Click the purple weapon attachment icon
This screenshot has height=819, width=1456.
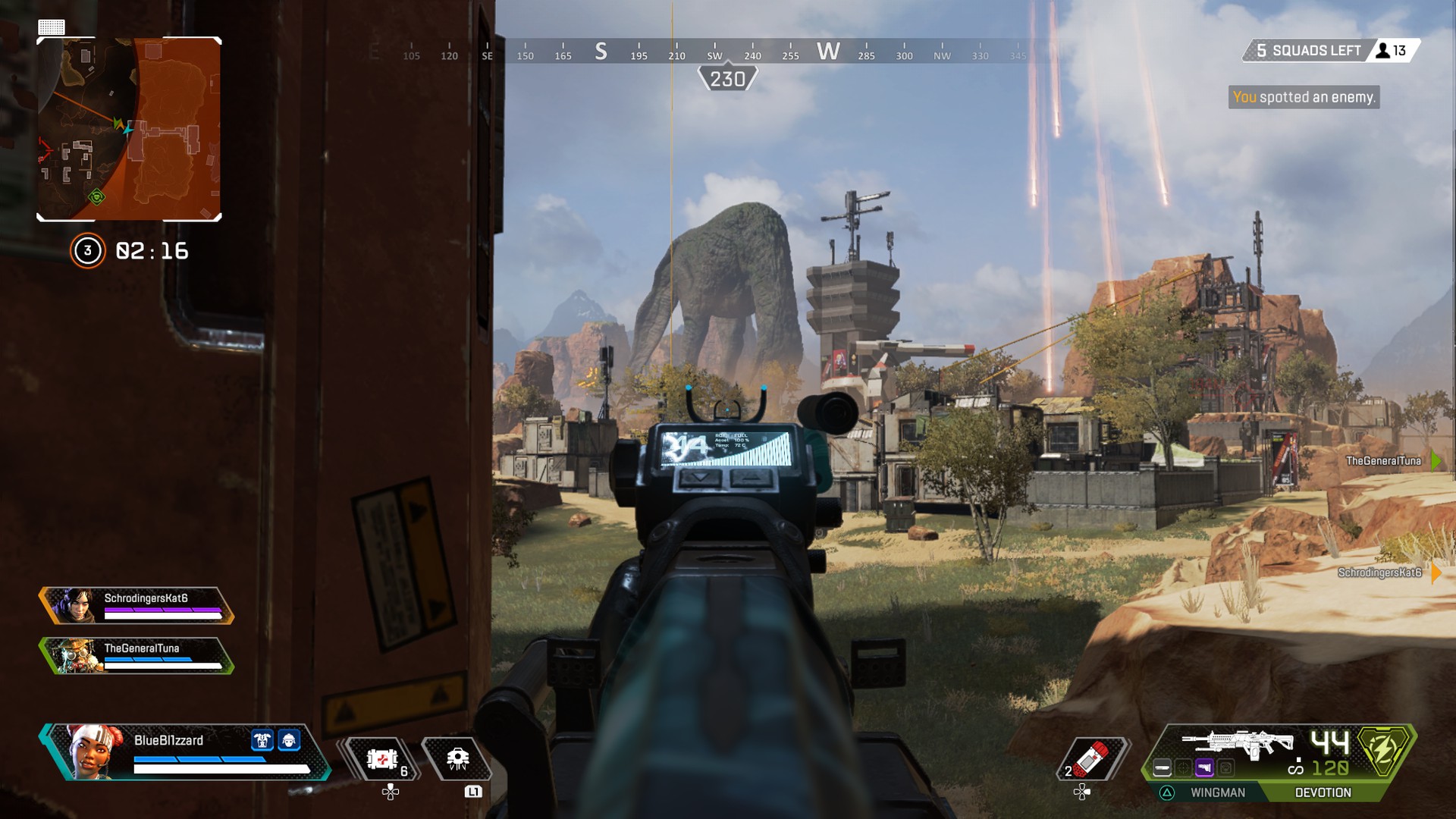(1204, 768)
